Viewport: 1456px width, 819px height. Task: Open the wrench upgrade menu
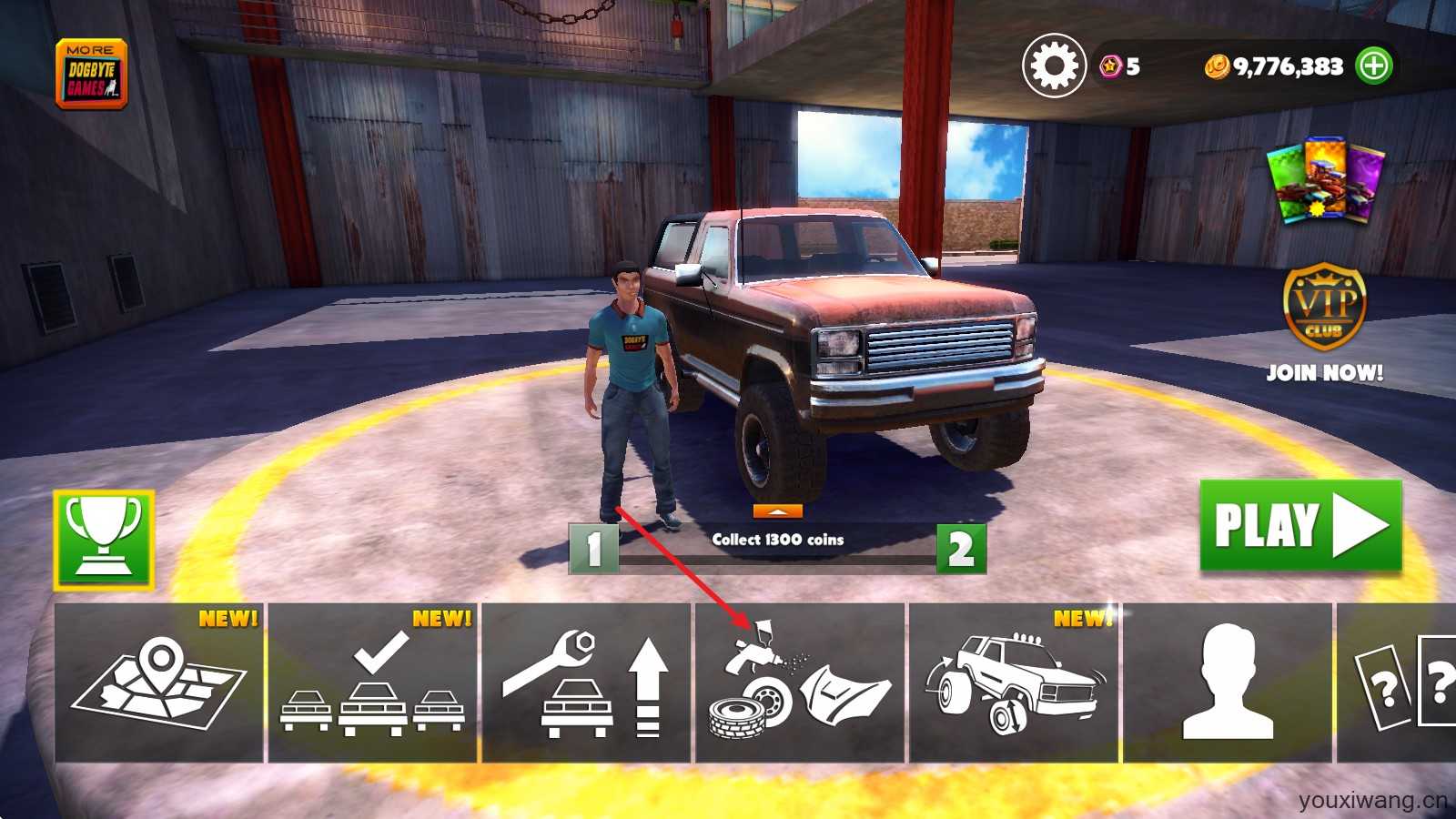[x=586, y=682]
